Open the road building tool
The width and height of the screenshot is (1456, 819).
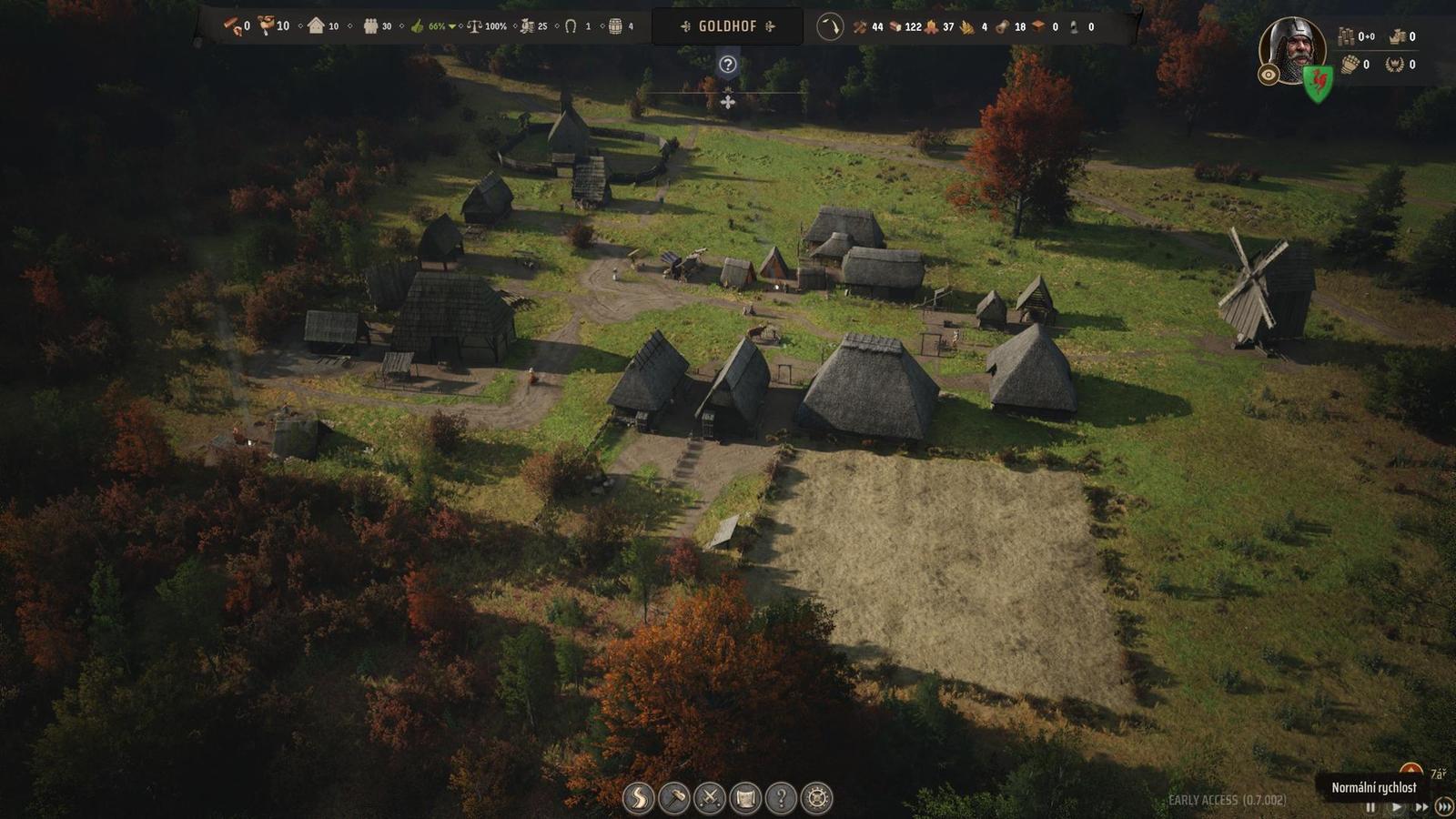[x=637, y=798]
